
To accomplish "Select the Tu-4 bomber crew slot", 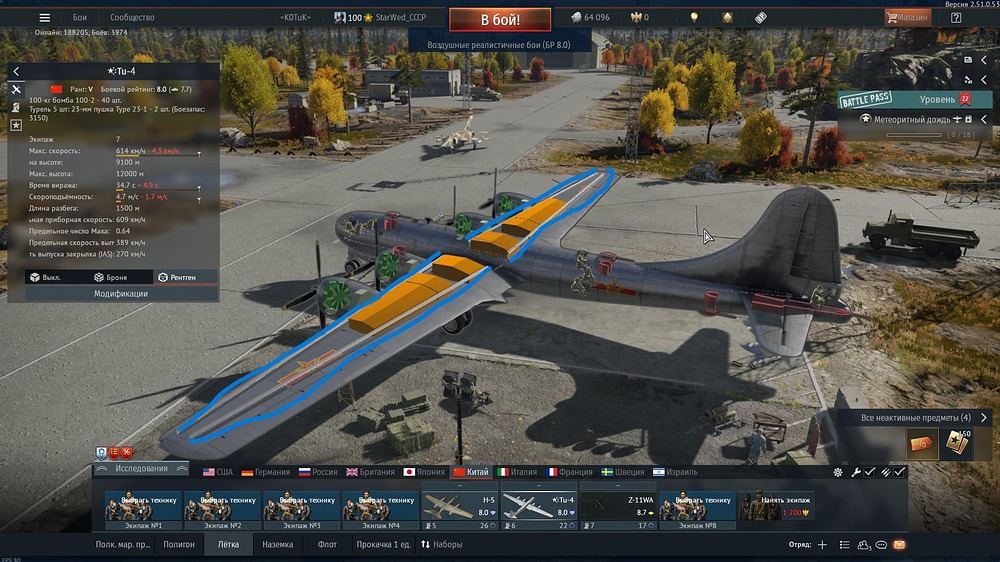I will coord(538,507).
